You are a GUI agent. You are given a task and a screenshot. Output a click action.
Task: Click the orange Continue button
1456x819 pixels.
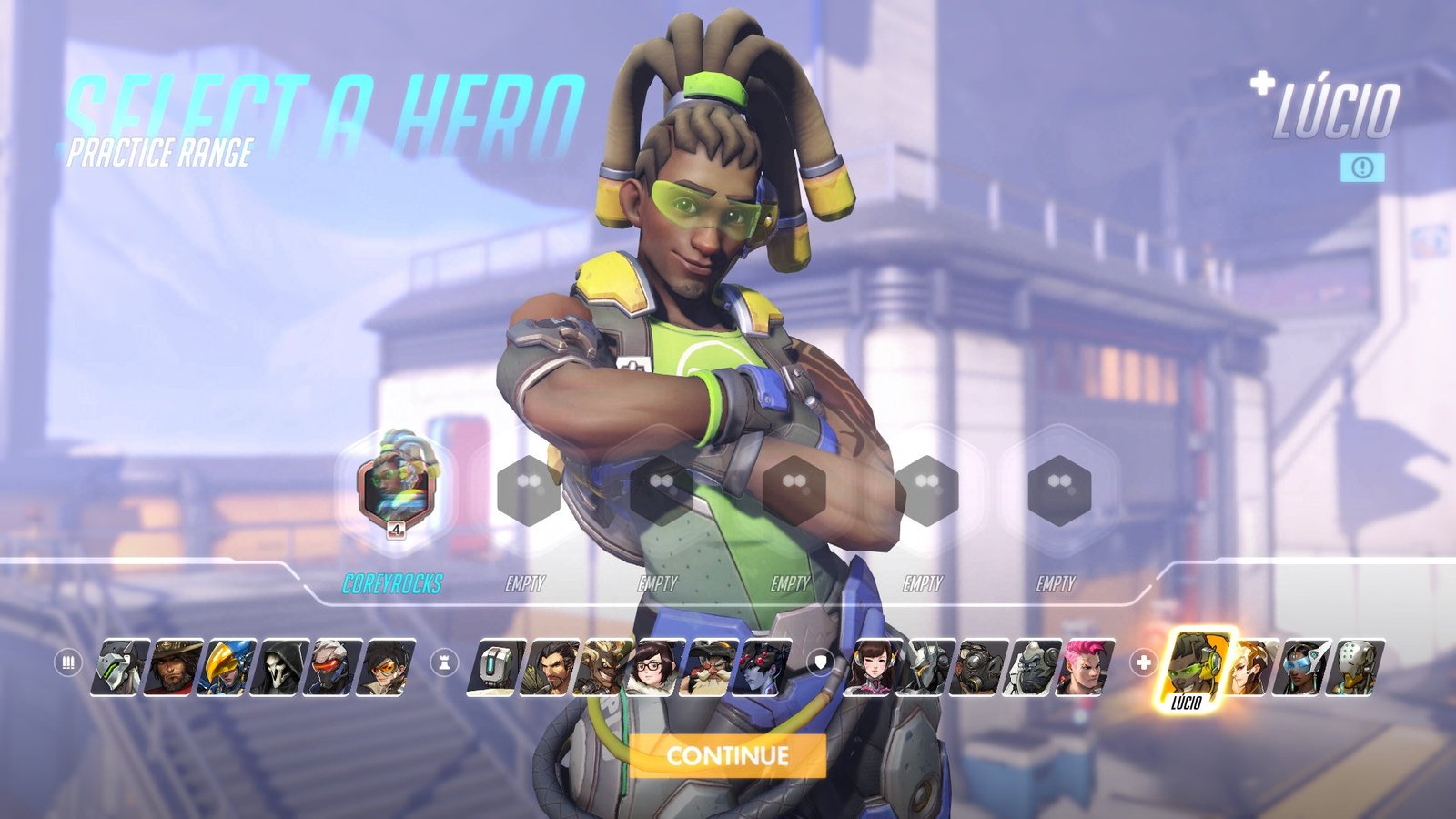click(727, 755)
